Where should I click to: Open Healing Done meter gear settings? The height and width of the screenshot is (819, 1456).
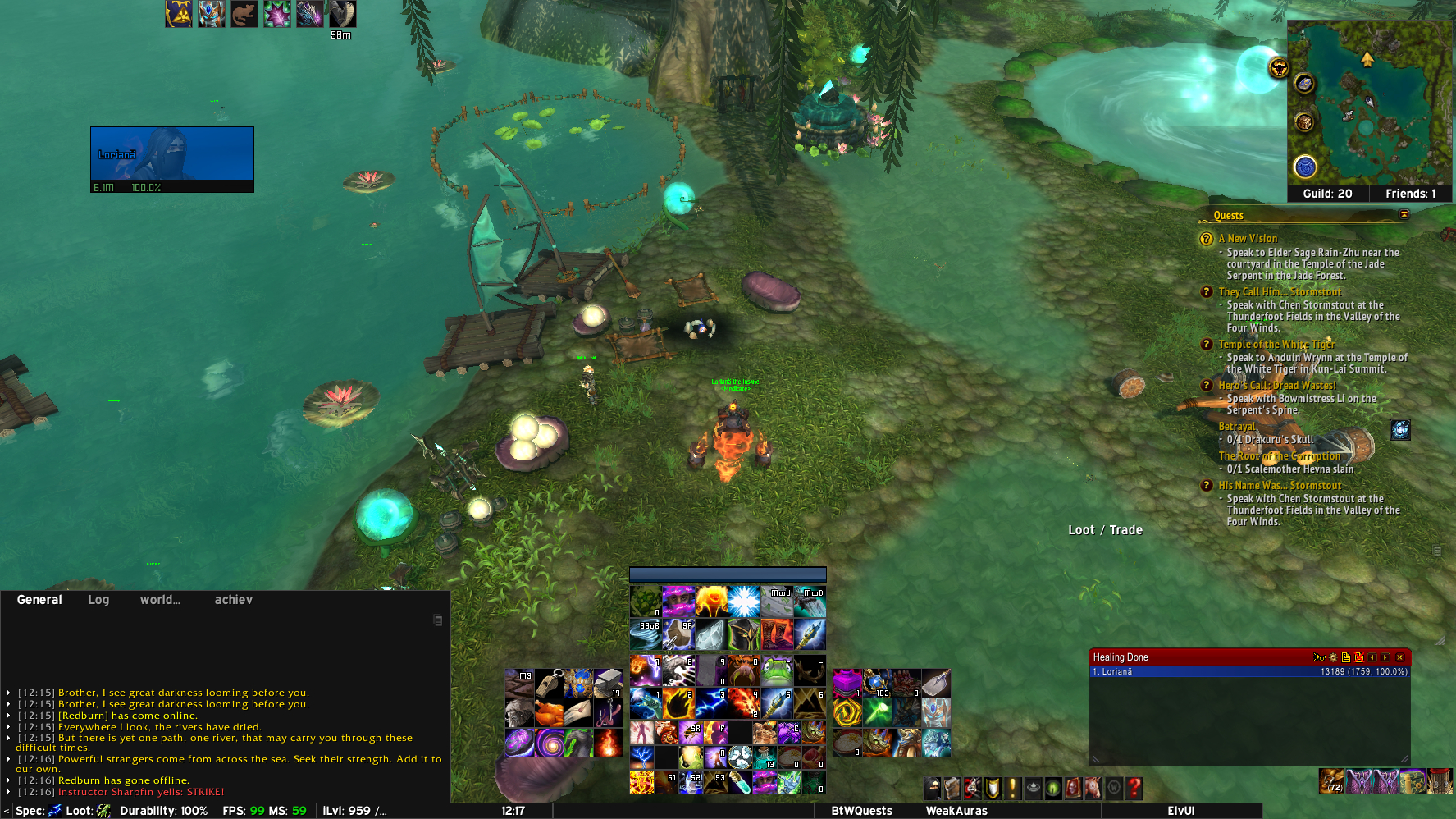coord(1333,657)
